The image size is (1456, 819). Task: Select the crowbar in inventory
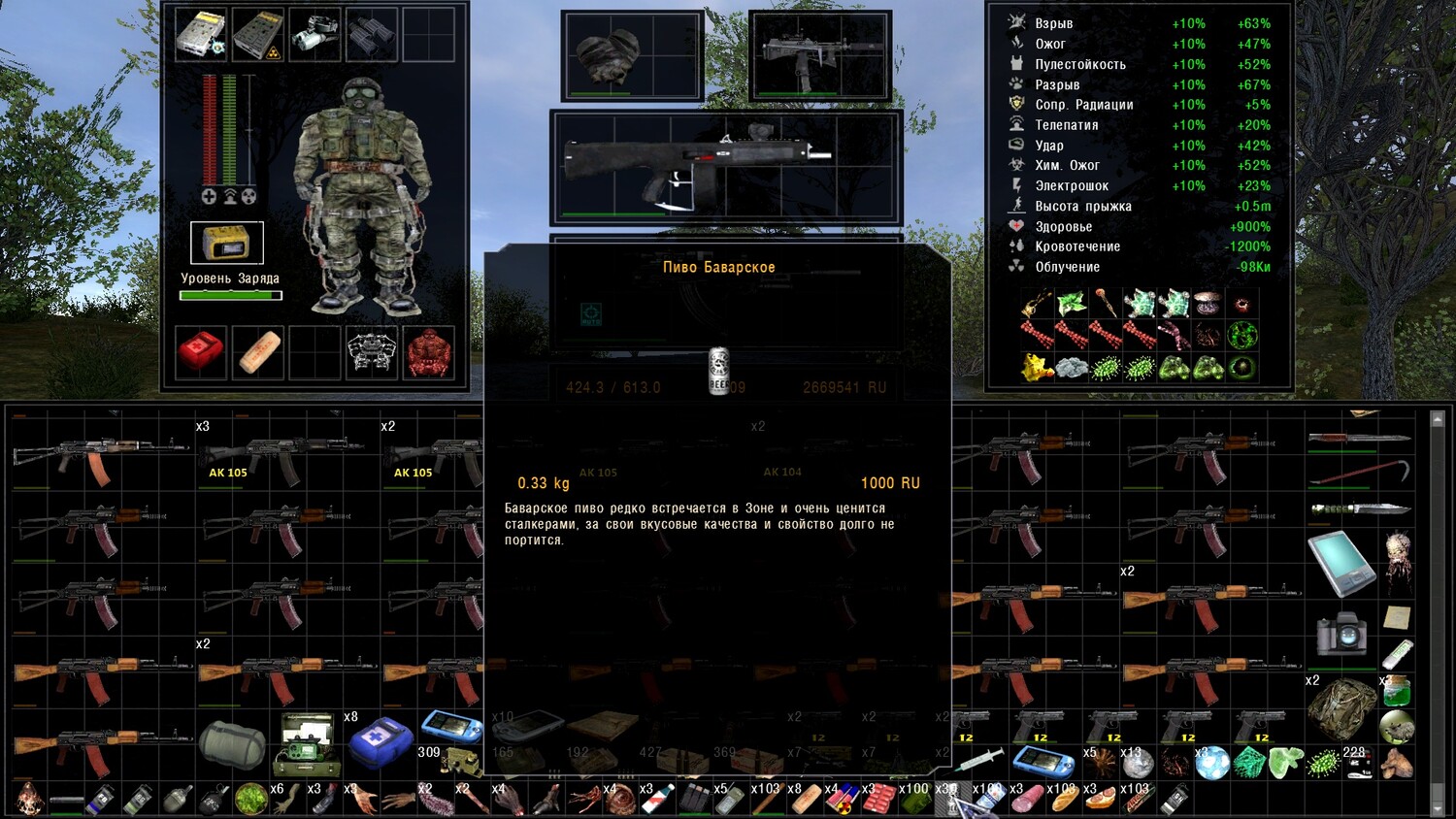tap(1359, 475)
